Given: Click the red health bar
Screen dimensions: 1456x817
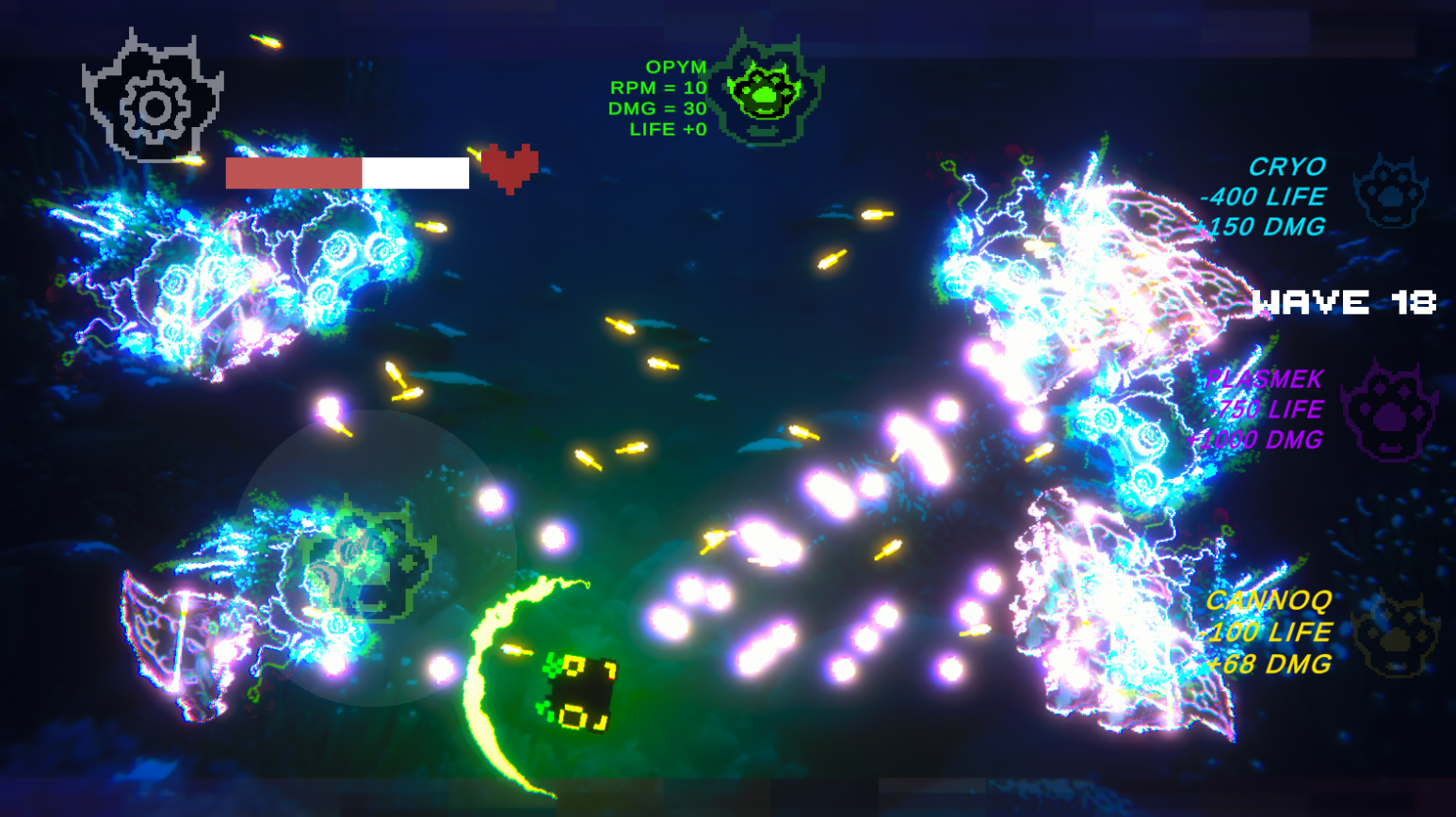Looking at the screenshot, I should click(x=292, y=174).
